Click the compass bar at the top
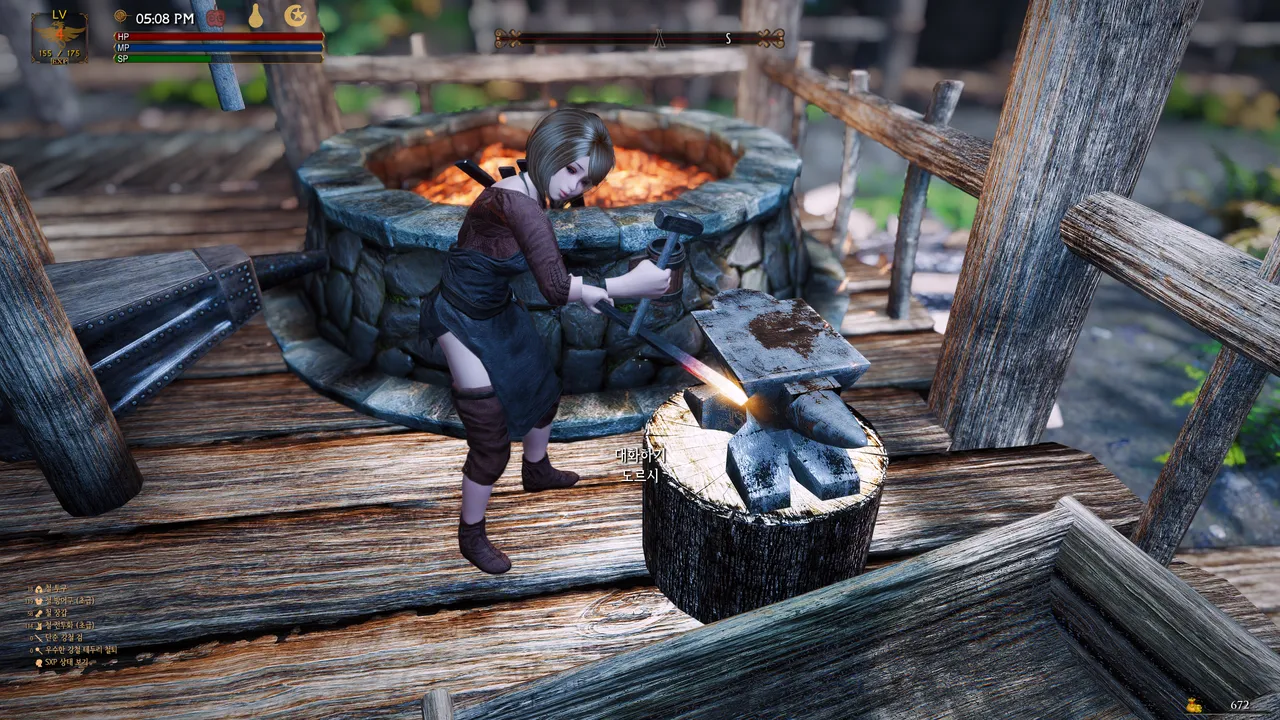Screen dimensions: 1280x720 (x=640, y=39)
